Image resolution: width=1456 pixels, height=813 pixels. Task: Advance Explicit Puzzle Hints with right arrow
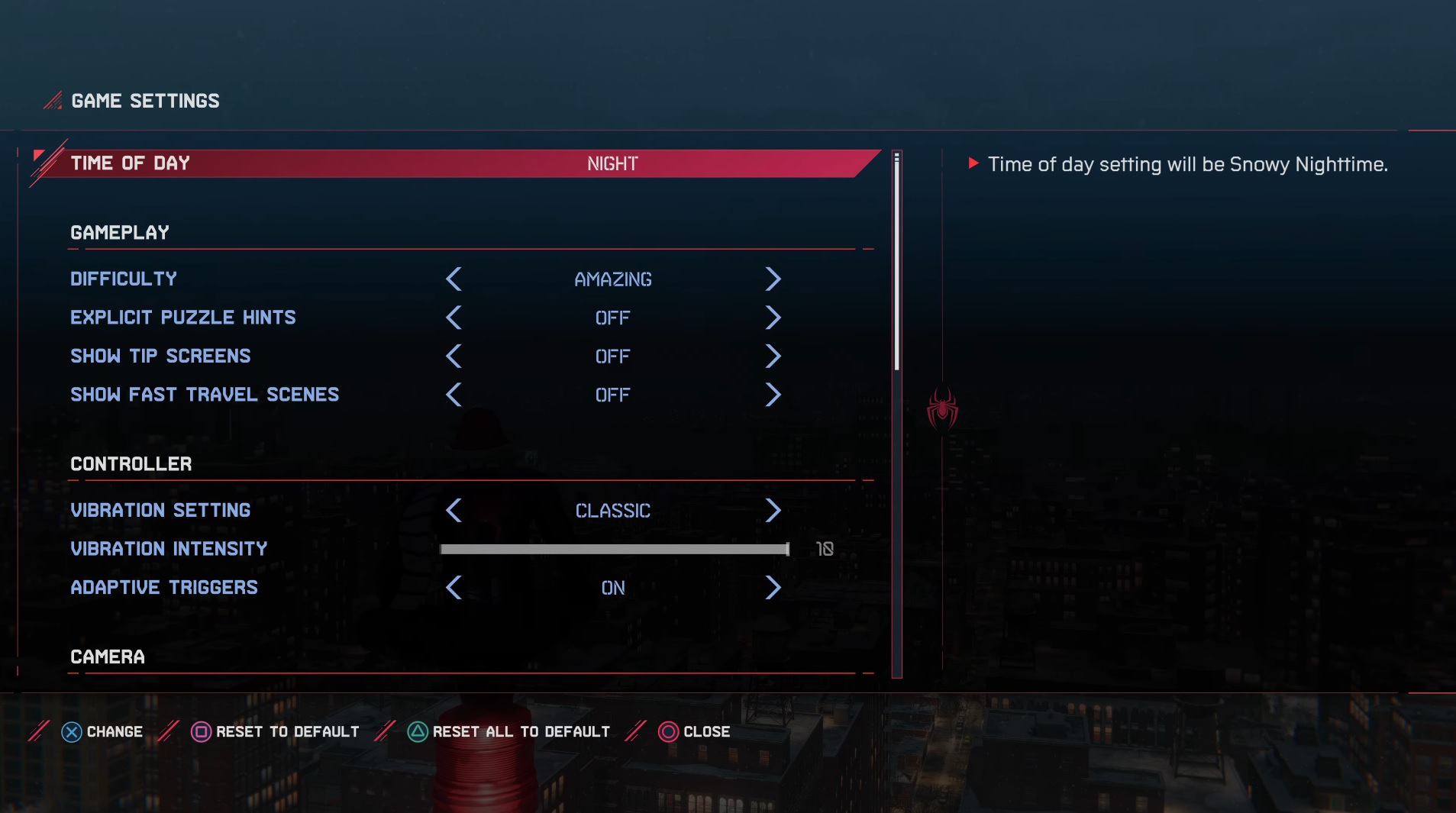(x=773, y=318)
